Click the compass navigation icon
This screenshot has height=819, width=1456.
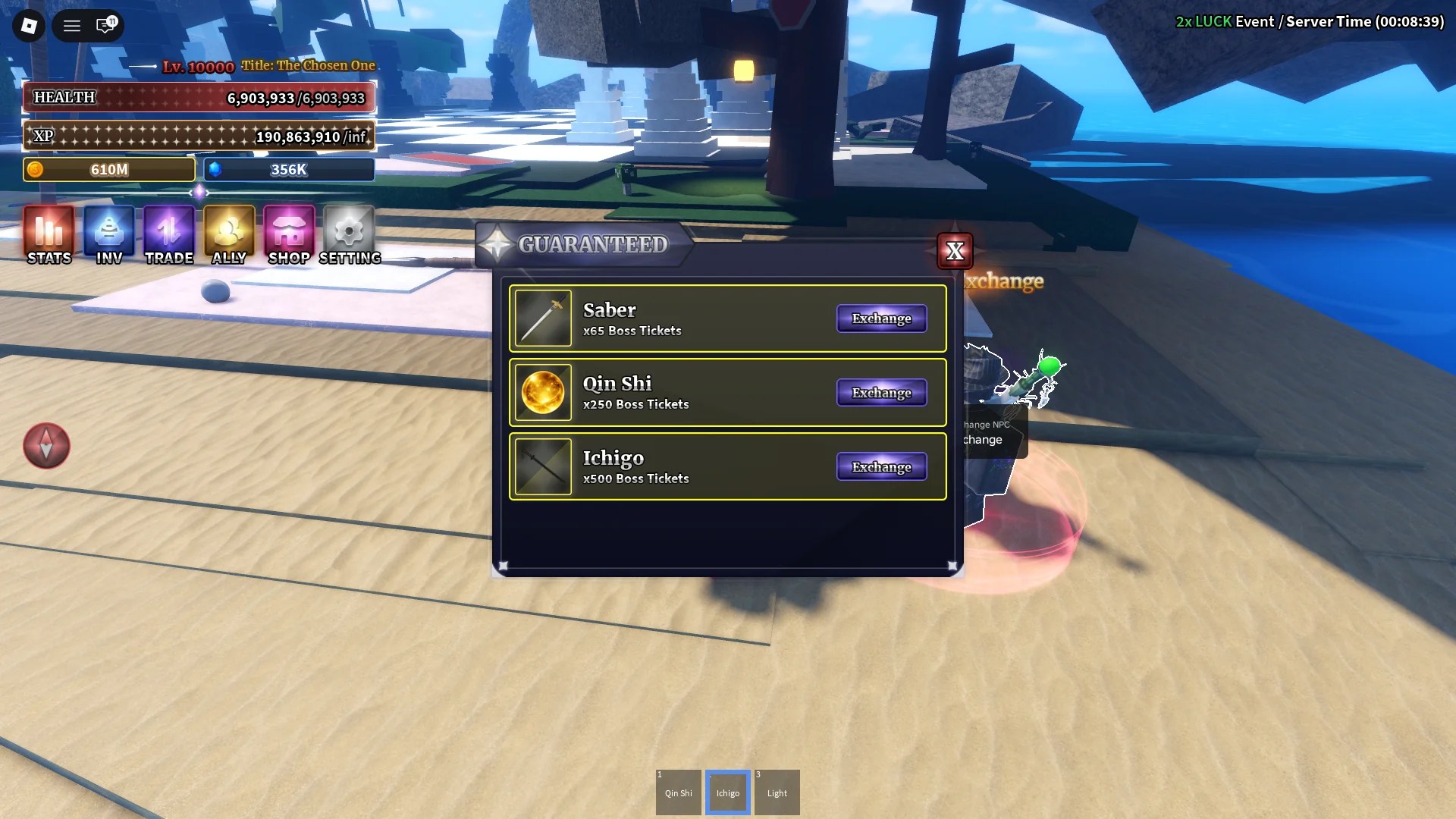coord(45,446)
